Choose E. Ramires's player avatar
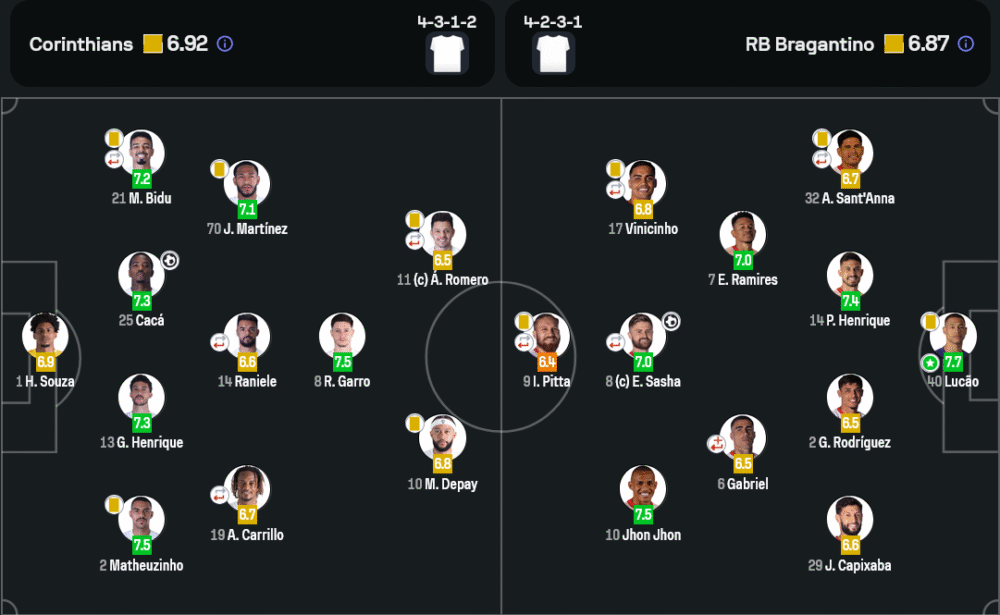 coord(743,235)
